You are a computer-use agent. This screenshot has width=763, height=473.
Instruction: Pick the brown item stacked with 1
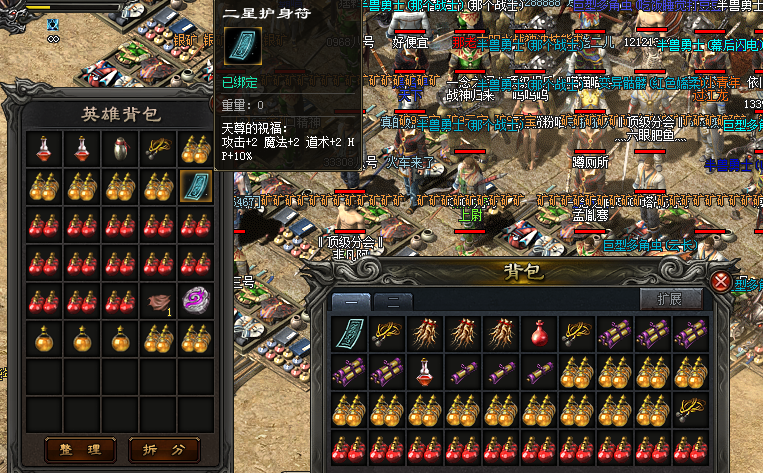click(x=156, y=300)
